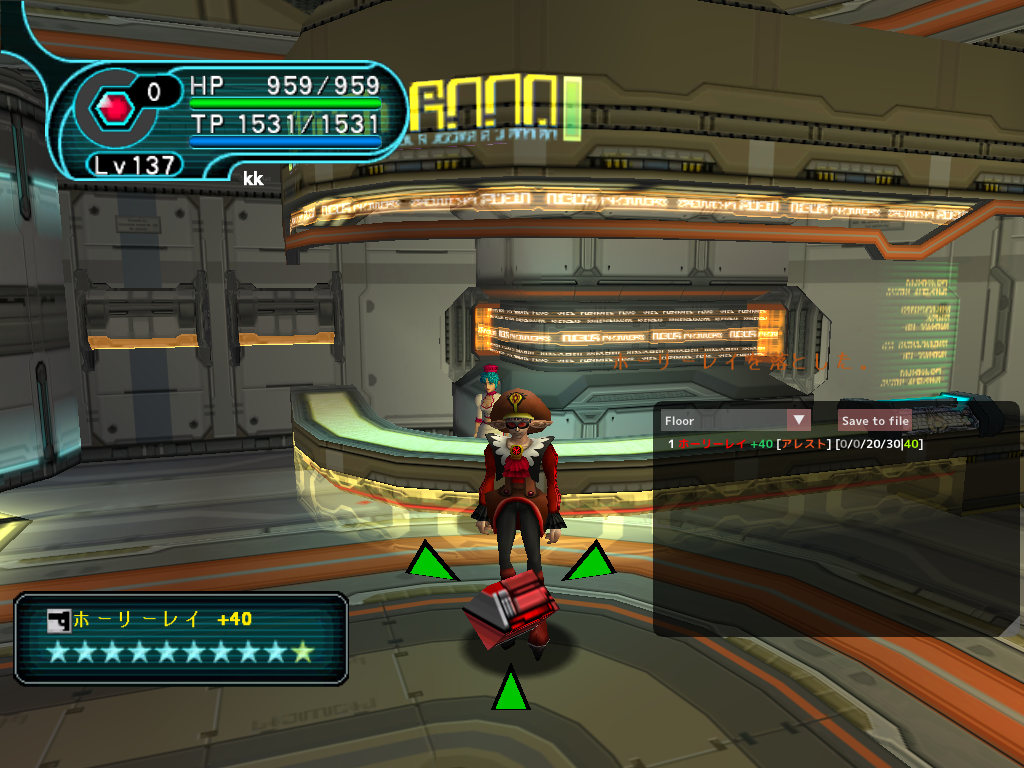Select the first dropped item row in list
This screenshot has width=1024, height=768.
click(795, 444)
